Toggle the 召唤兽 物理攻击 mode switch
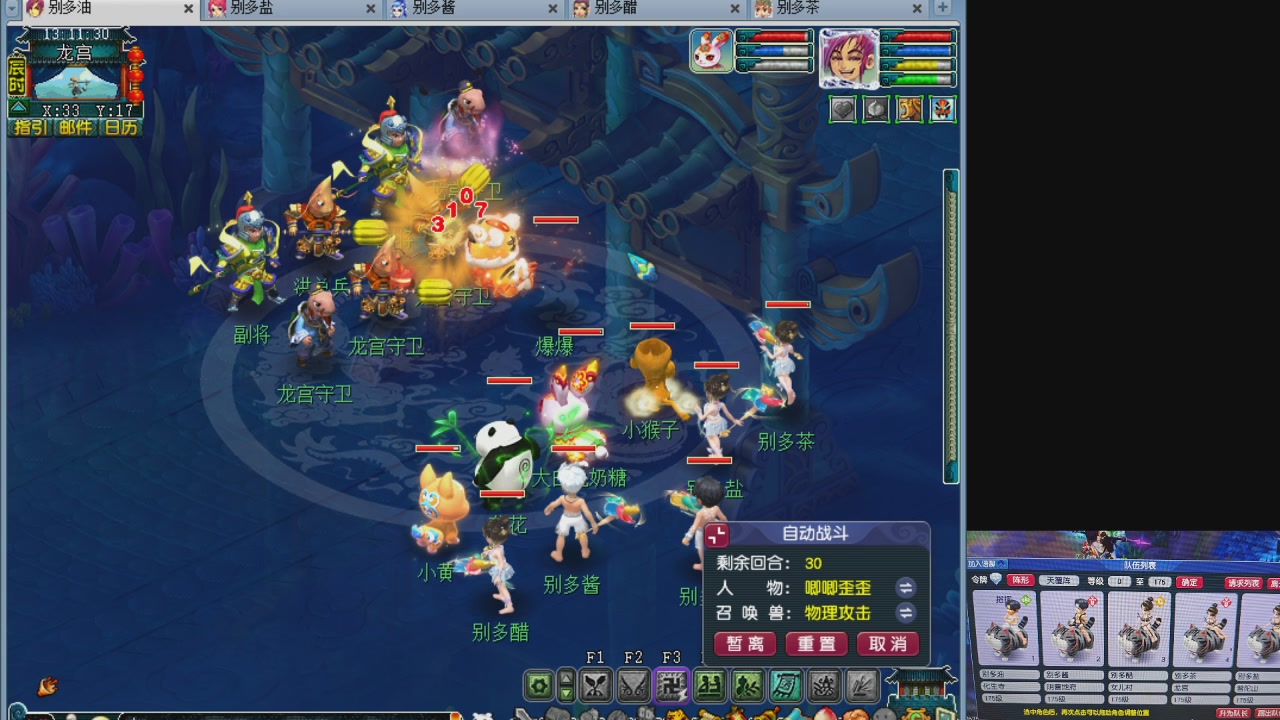Screen dimensions: 1280x720 click(x=908, y=613)
